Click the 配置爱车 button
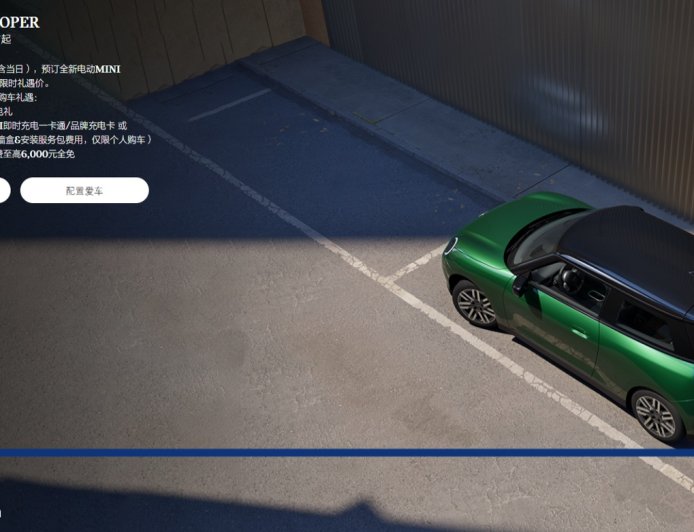 pos(84,190)
